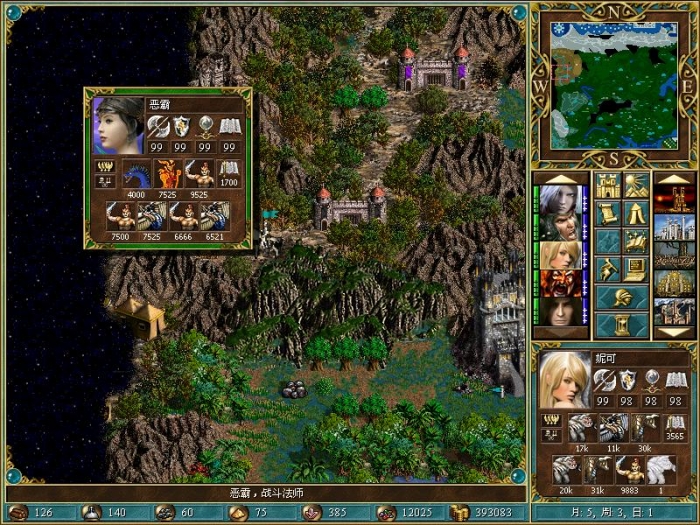Open the Kingdom Overview castle button
Image resolution: width=700 pixels, height=525 pixels.
click(608, 186)
